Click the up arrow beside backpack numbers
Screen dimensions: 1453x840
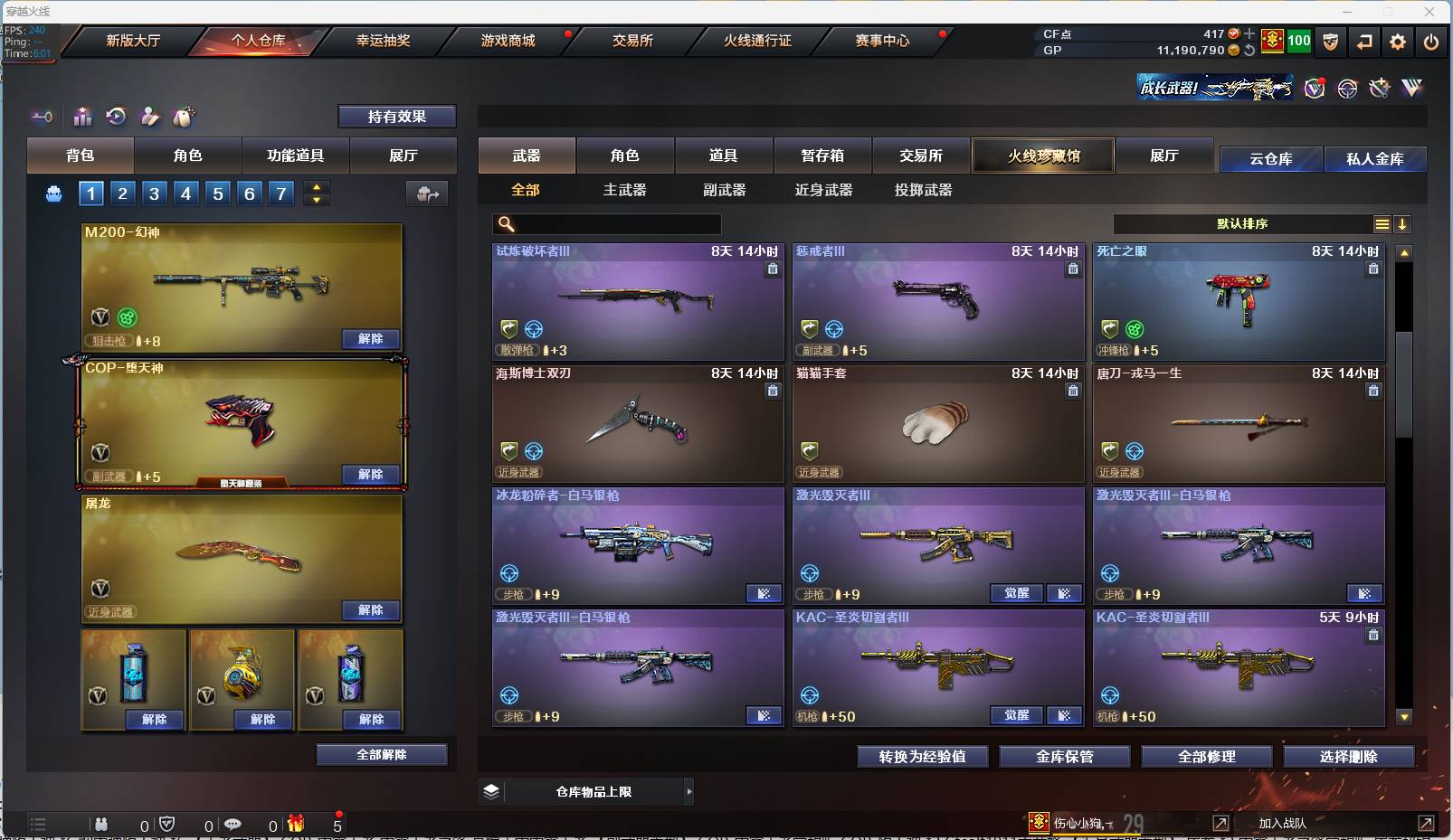coord(316,186)
